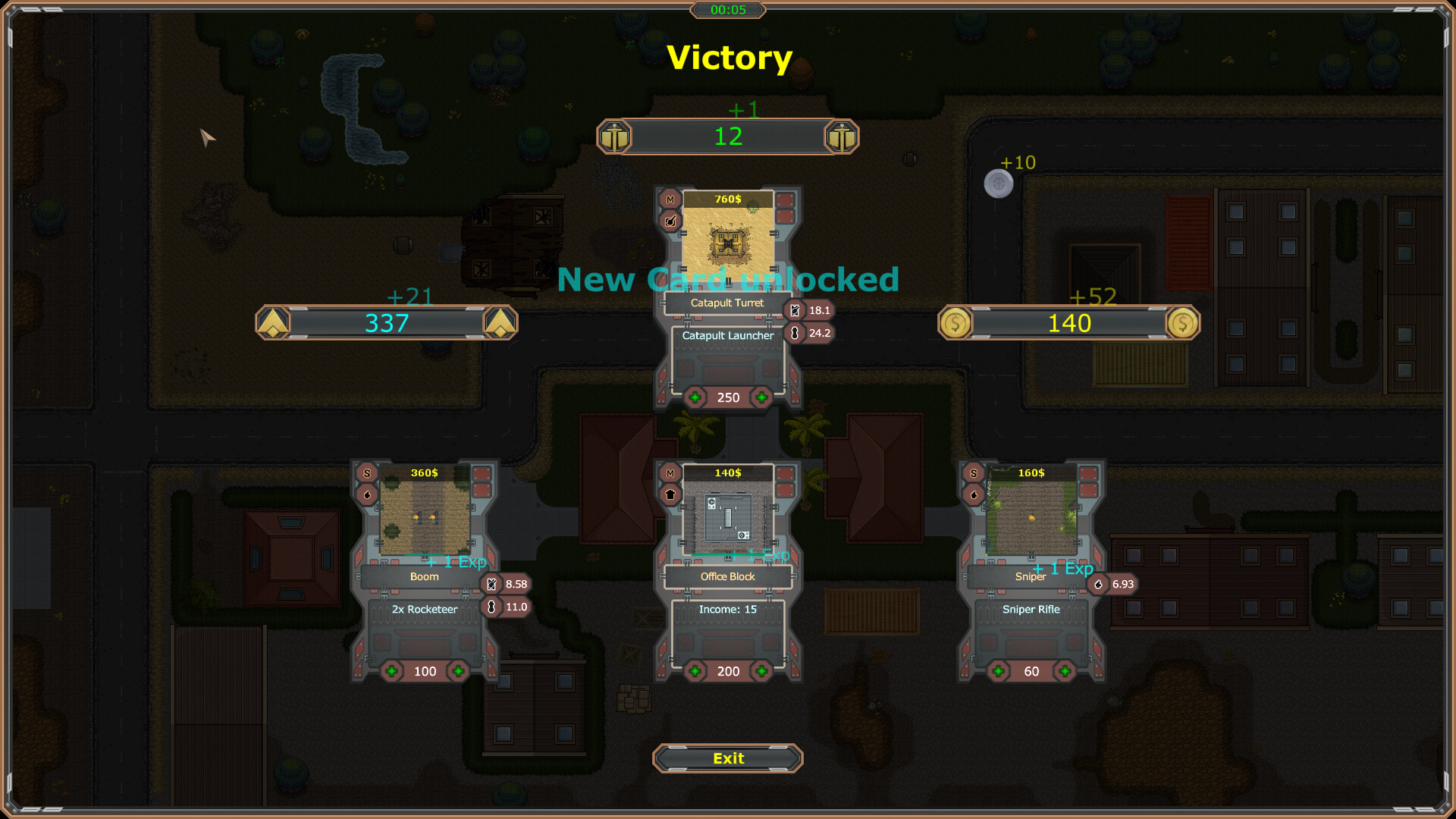This screenshot has height=819, width=1456.
Task: Click the 2x Rocketeer label on the Boom card
Action: 424,609
